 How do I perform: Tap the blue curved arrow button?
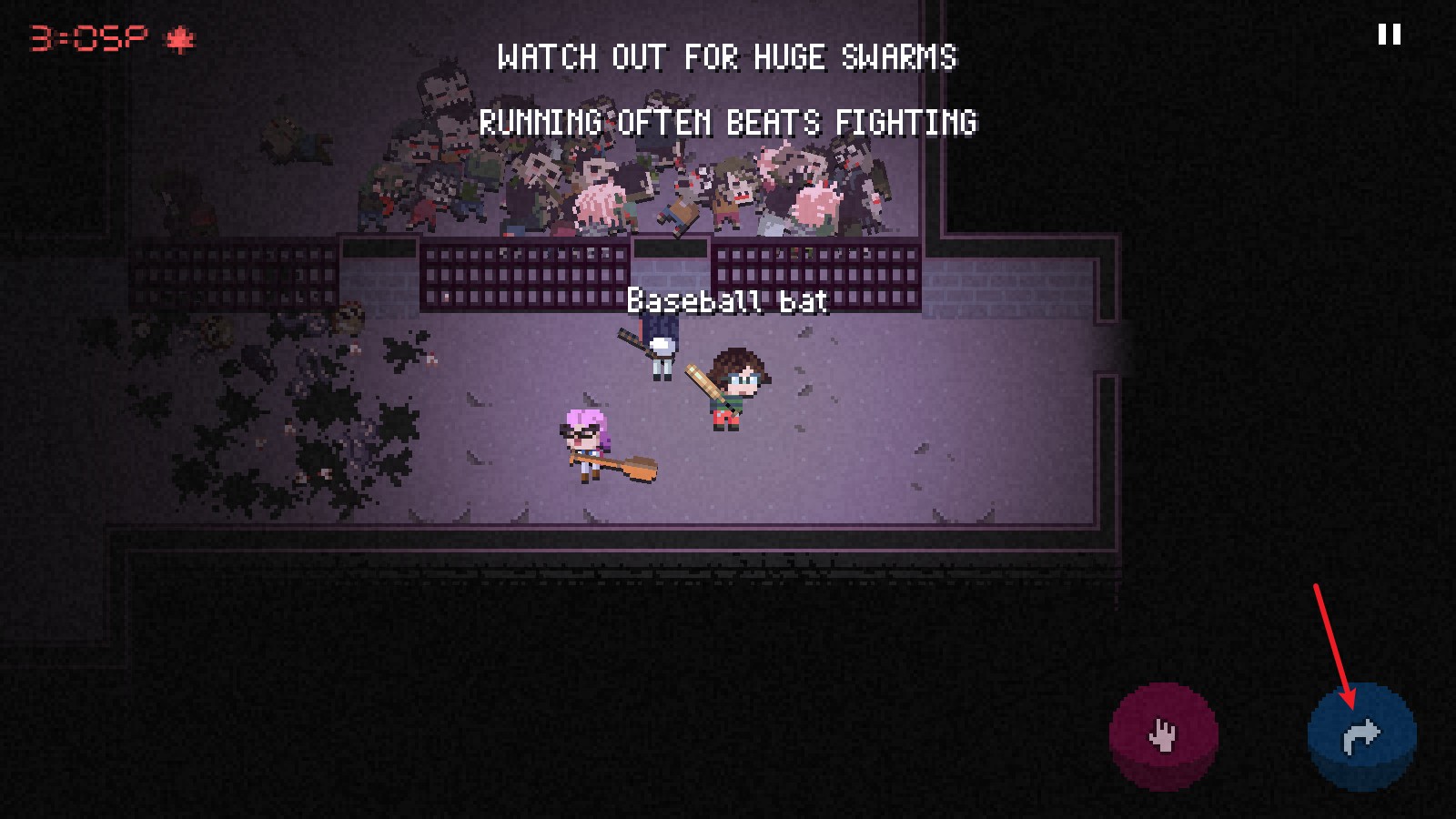[x=1361, y=736]
